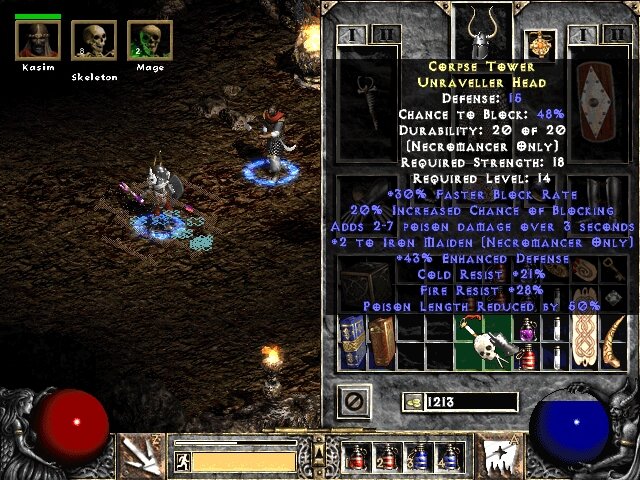This screenshot has width=640, height=480.
Task: Select the Mage minion portrait
Action: 149,42
